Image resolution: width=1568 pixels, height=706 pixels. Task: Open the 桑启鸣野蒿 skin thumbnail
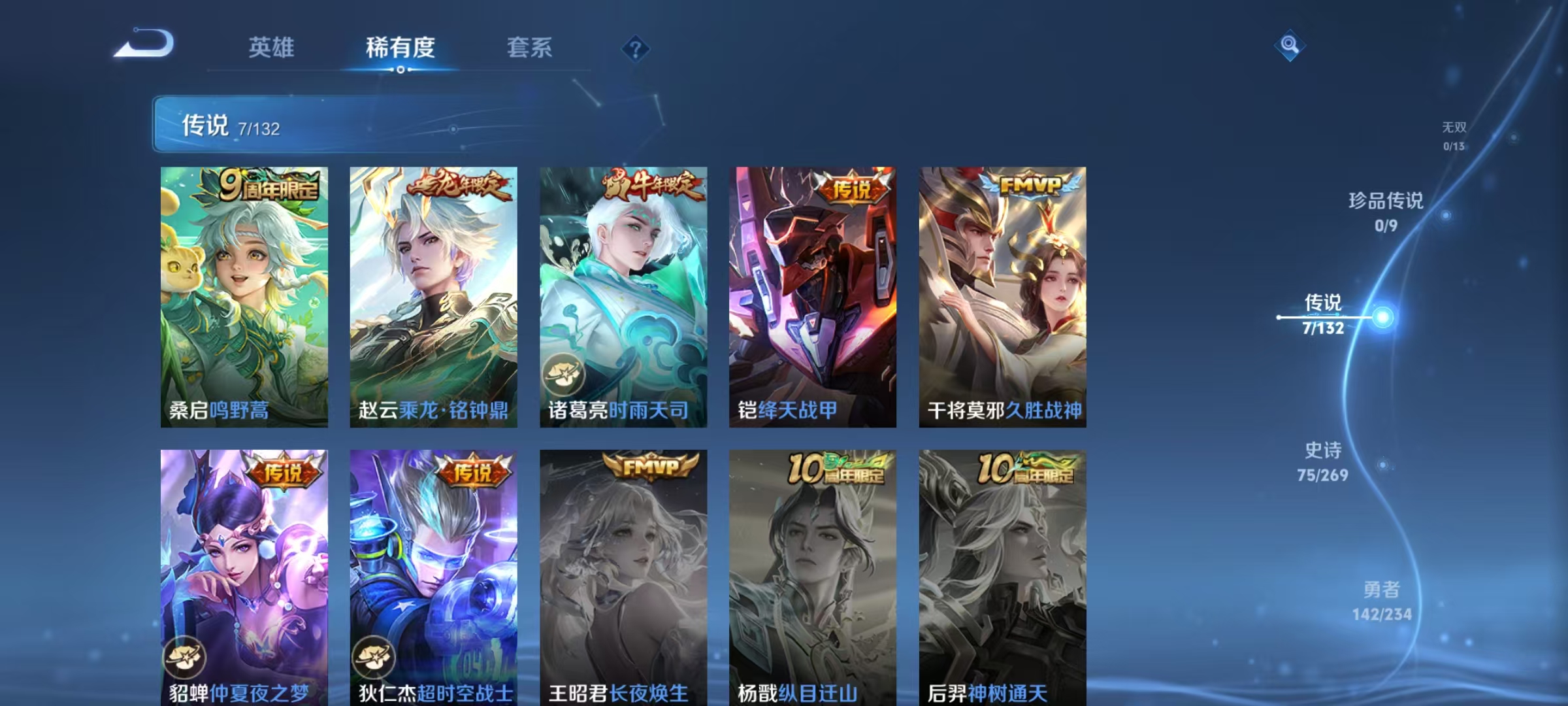coord(245,294)
